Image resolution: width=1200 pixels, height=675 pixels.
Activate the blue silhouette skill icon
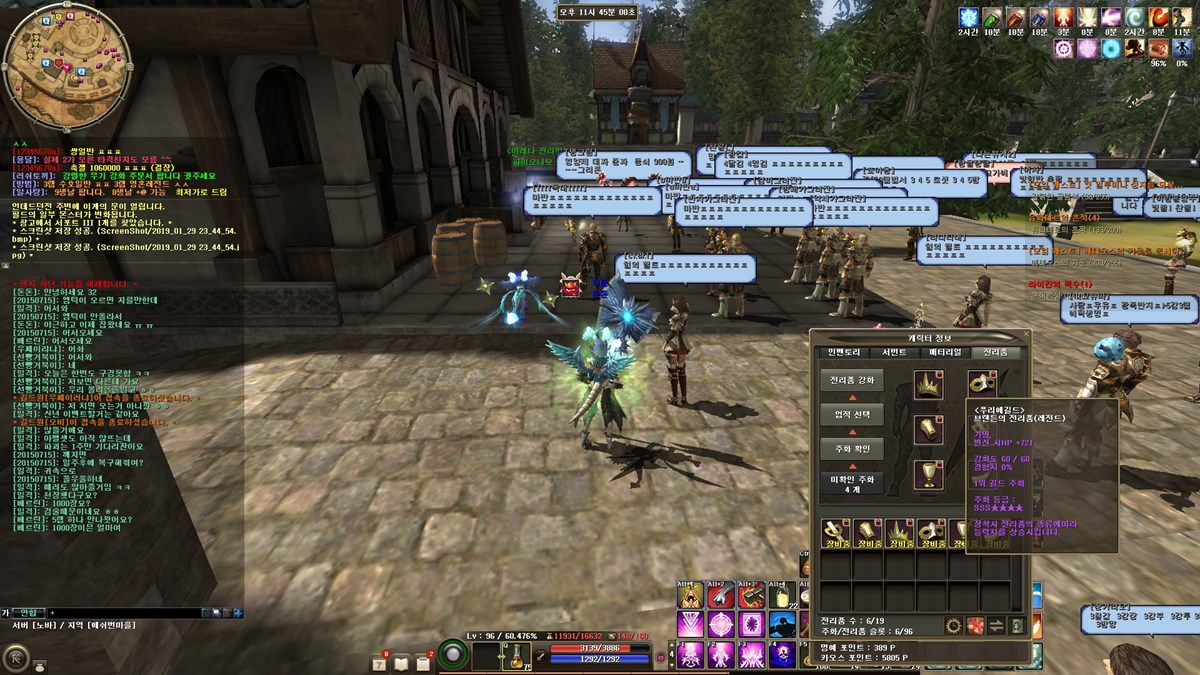(783, 625)
